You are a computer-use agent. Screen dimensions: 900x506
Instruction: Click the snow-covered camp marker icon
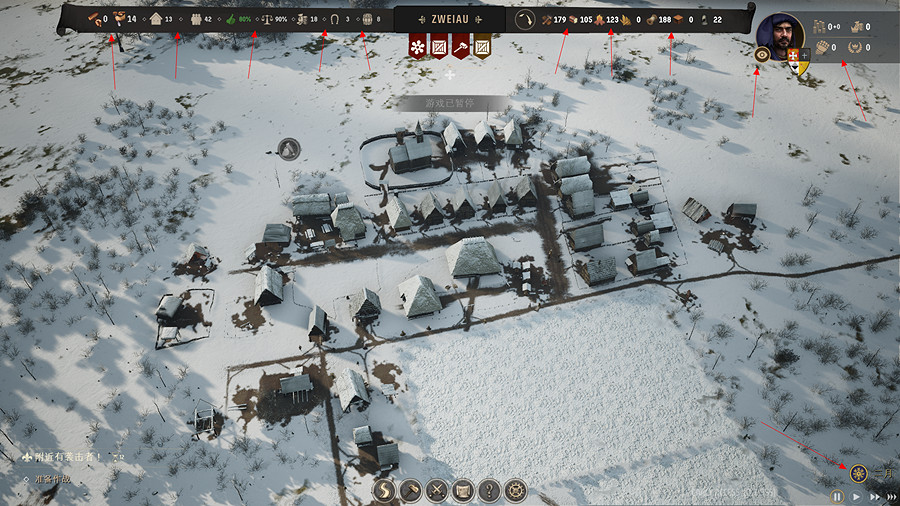(x=289, y=149)
